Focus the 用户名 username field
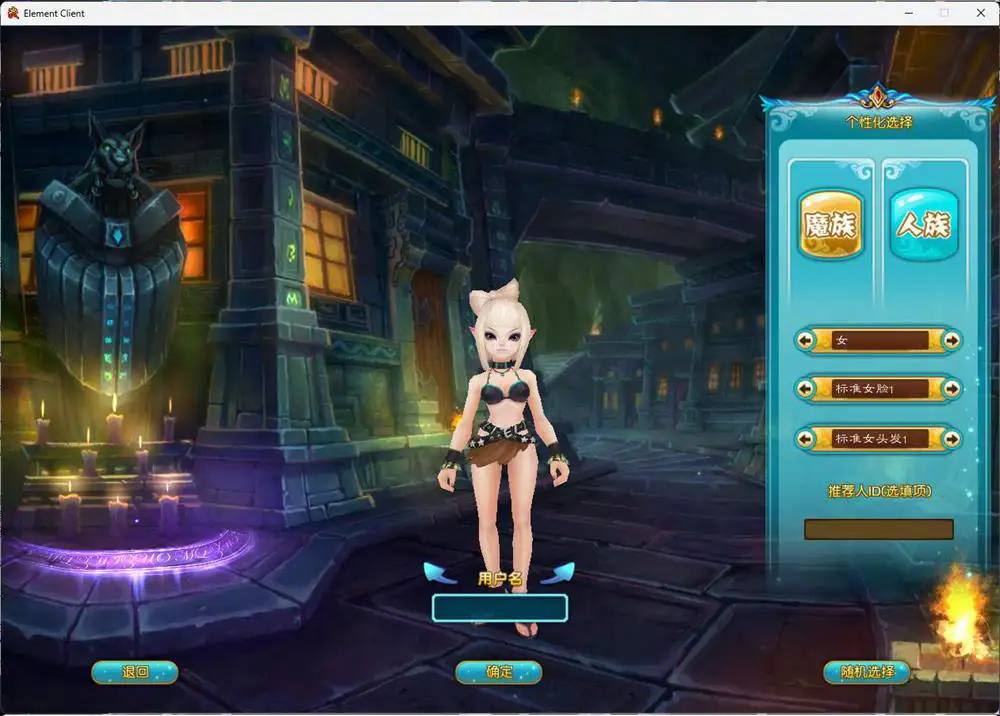Image resolution: width=1000 pixels, height=716 pixels. [499, 607]
